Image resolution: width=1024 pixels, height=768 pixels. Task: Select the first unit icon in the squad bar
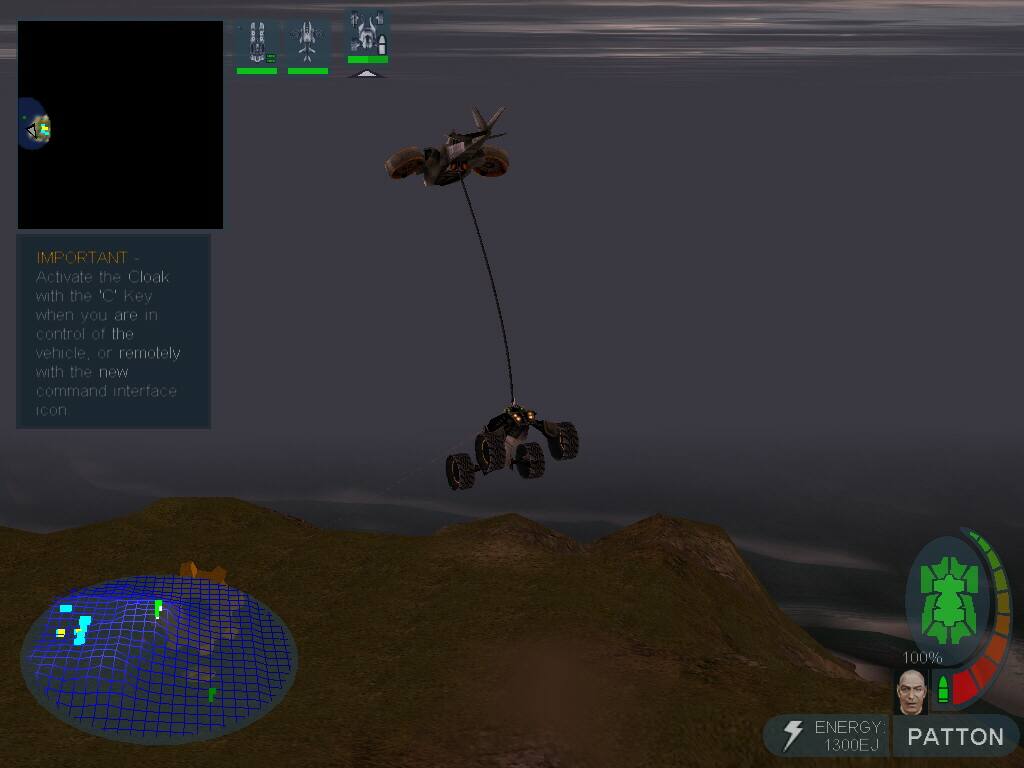(256, 44)
